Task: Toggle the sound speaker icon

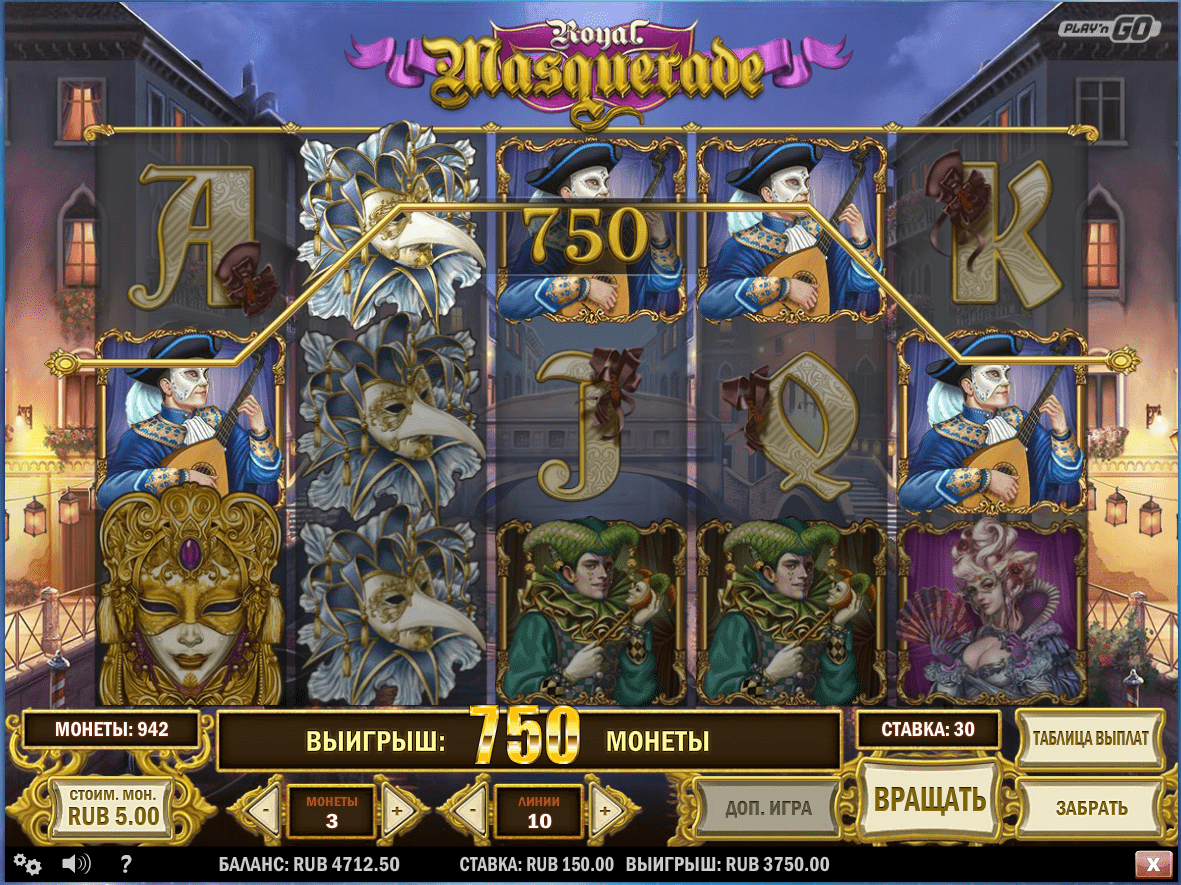Action: [75, 864]
